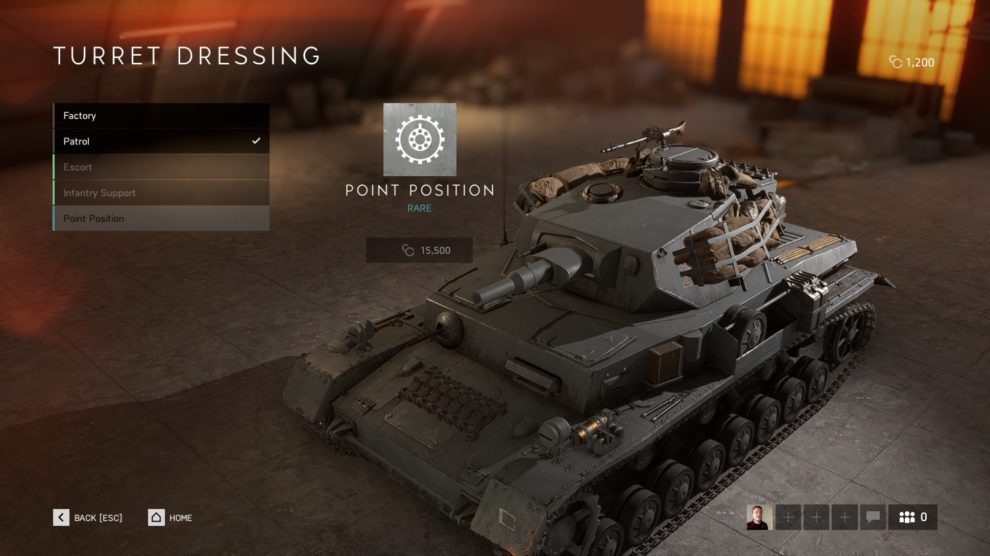Pick the Infantry Support dressing

160,193
